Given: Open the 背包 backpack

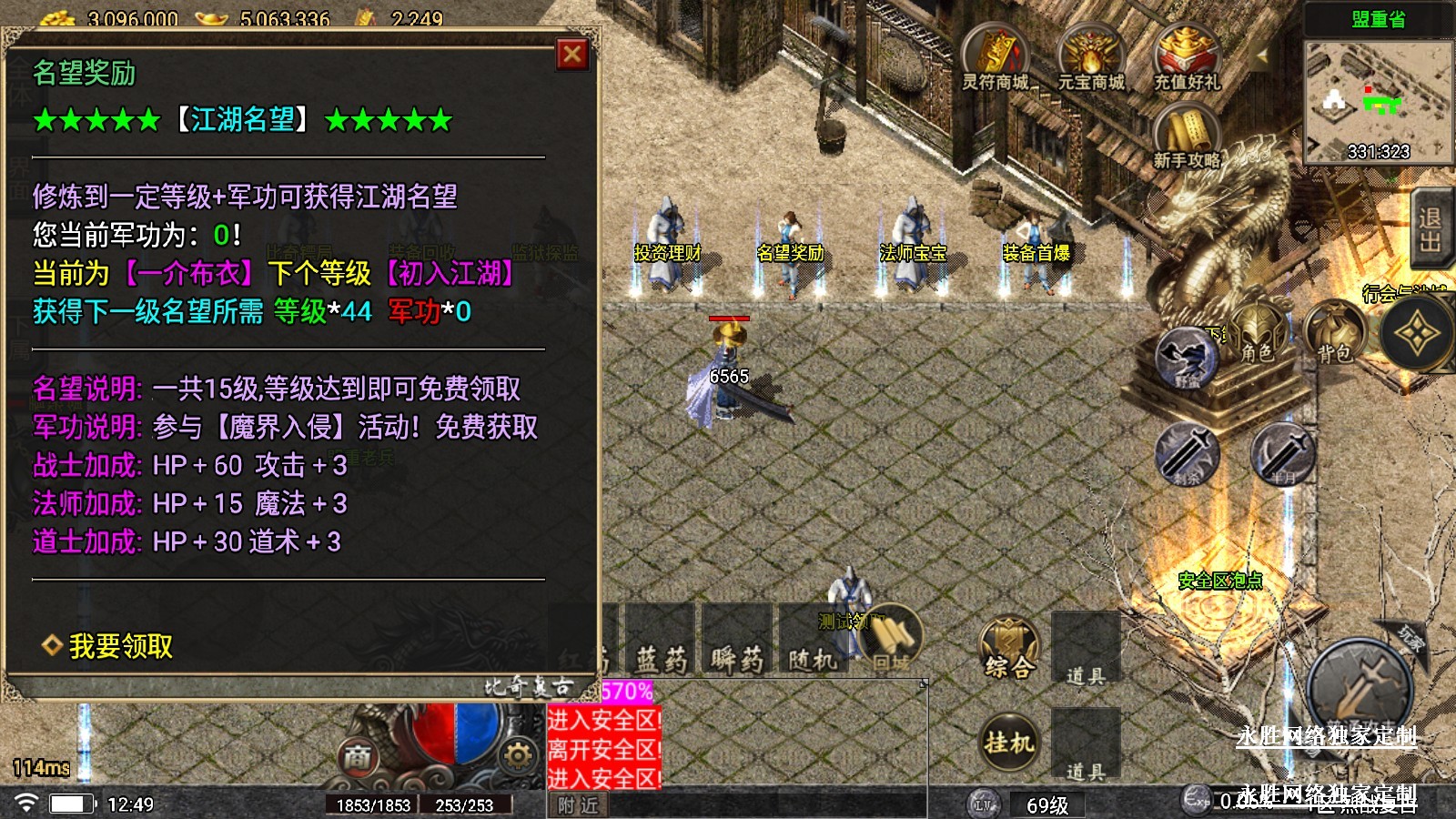Looking at the screenshot, I should pos(1335,334).
